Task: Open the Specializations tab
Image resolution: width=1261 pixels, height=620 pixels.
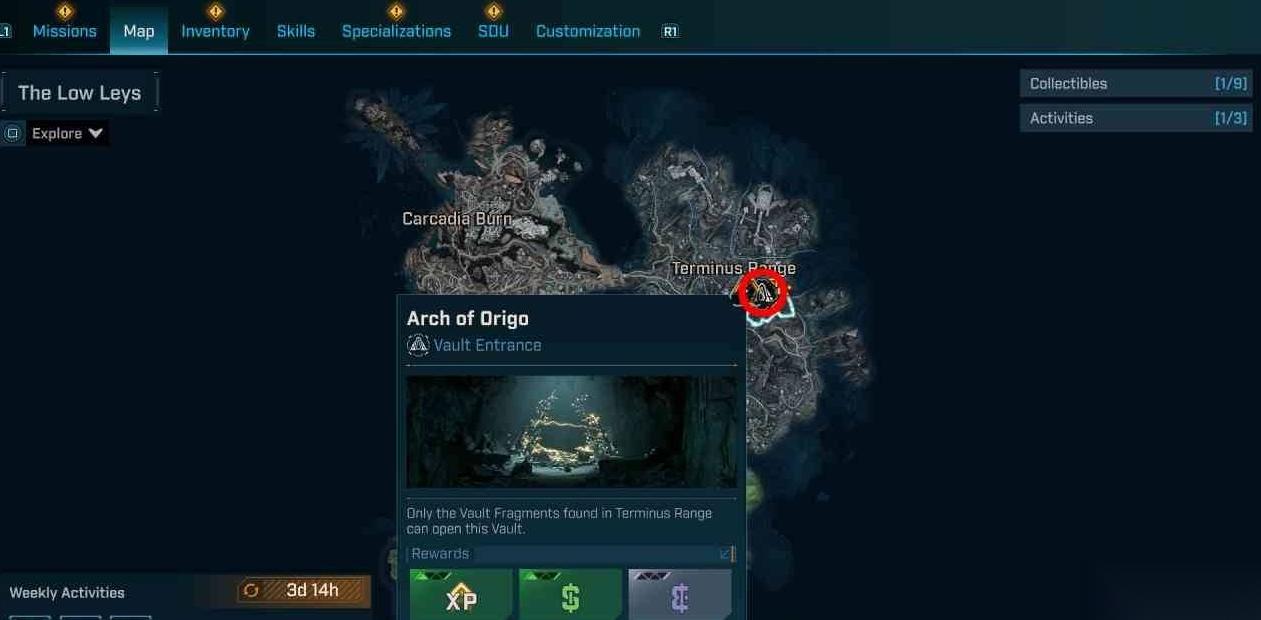Action: tap(396, 31)
